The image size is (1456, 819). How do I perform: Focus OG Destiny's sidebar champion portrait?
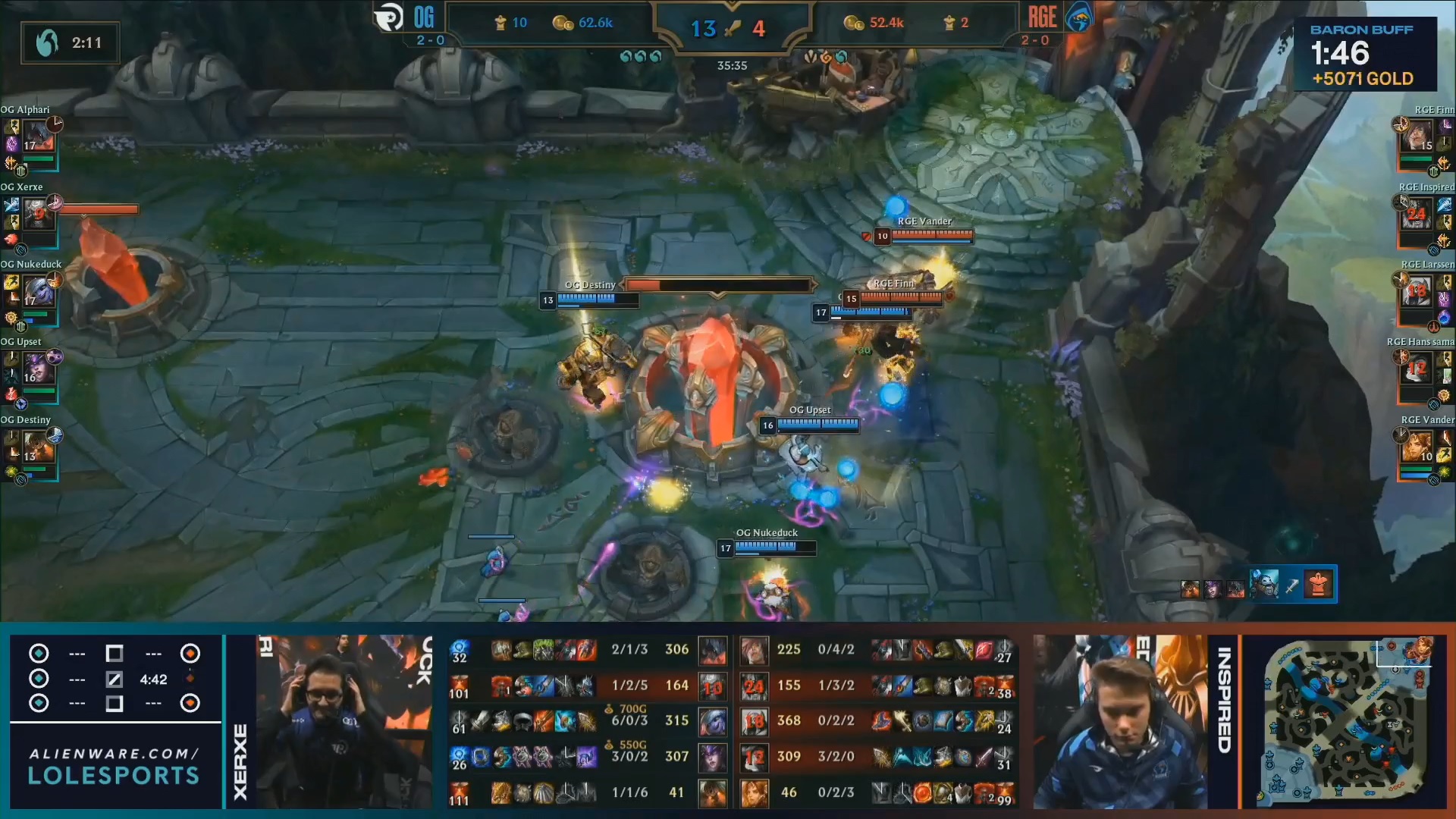pos(38,447)
